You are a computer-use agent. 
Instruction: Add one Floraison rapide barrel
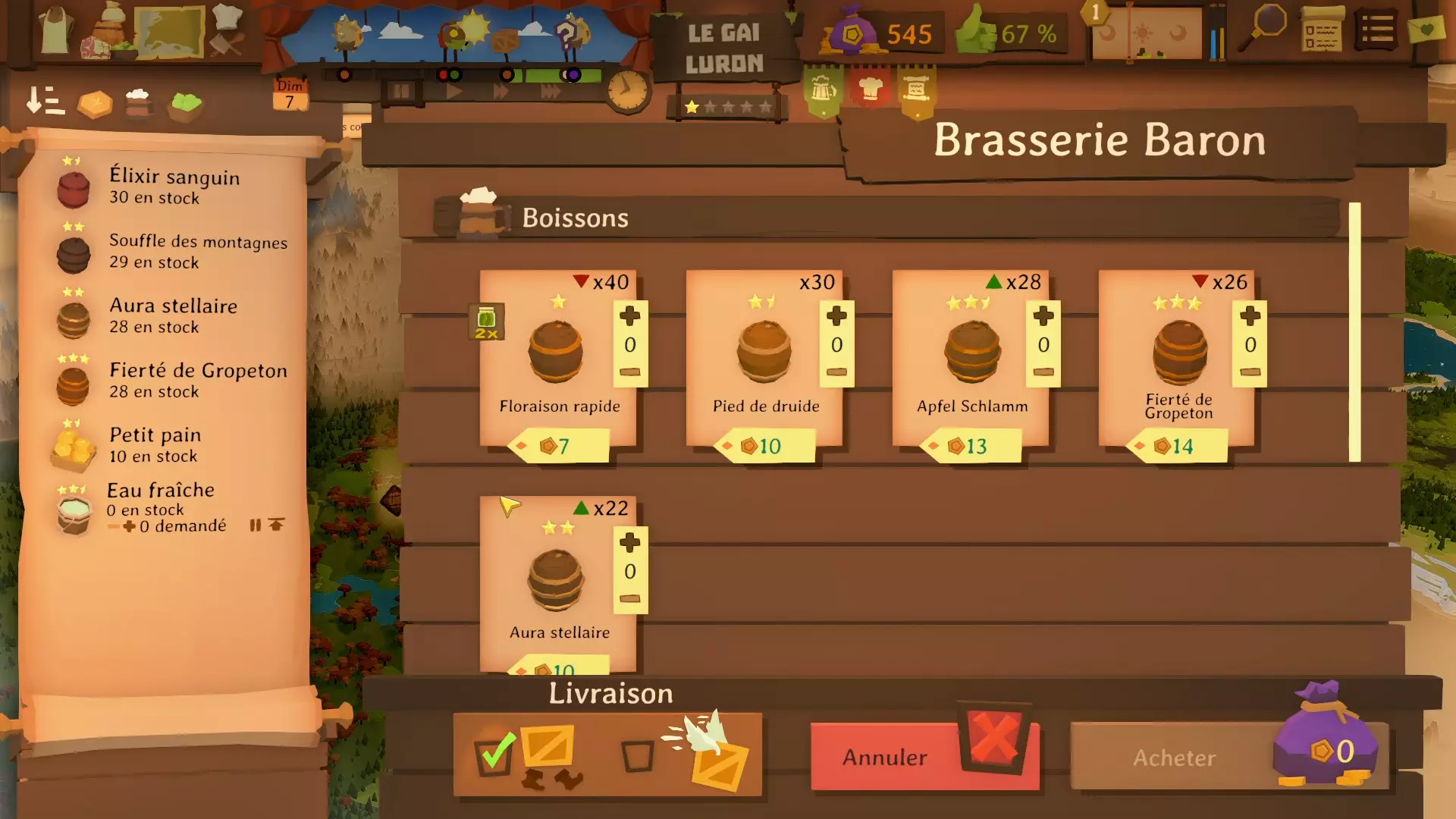pyautogui.click(x=629, y=316)
